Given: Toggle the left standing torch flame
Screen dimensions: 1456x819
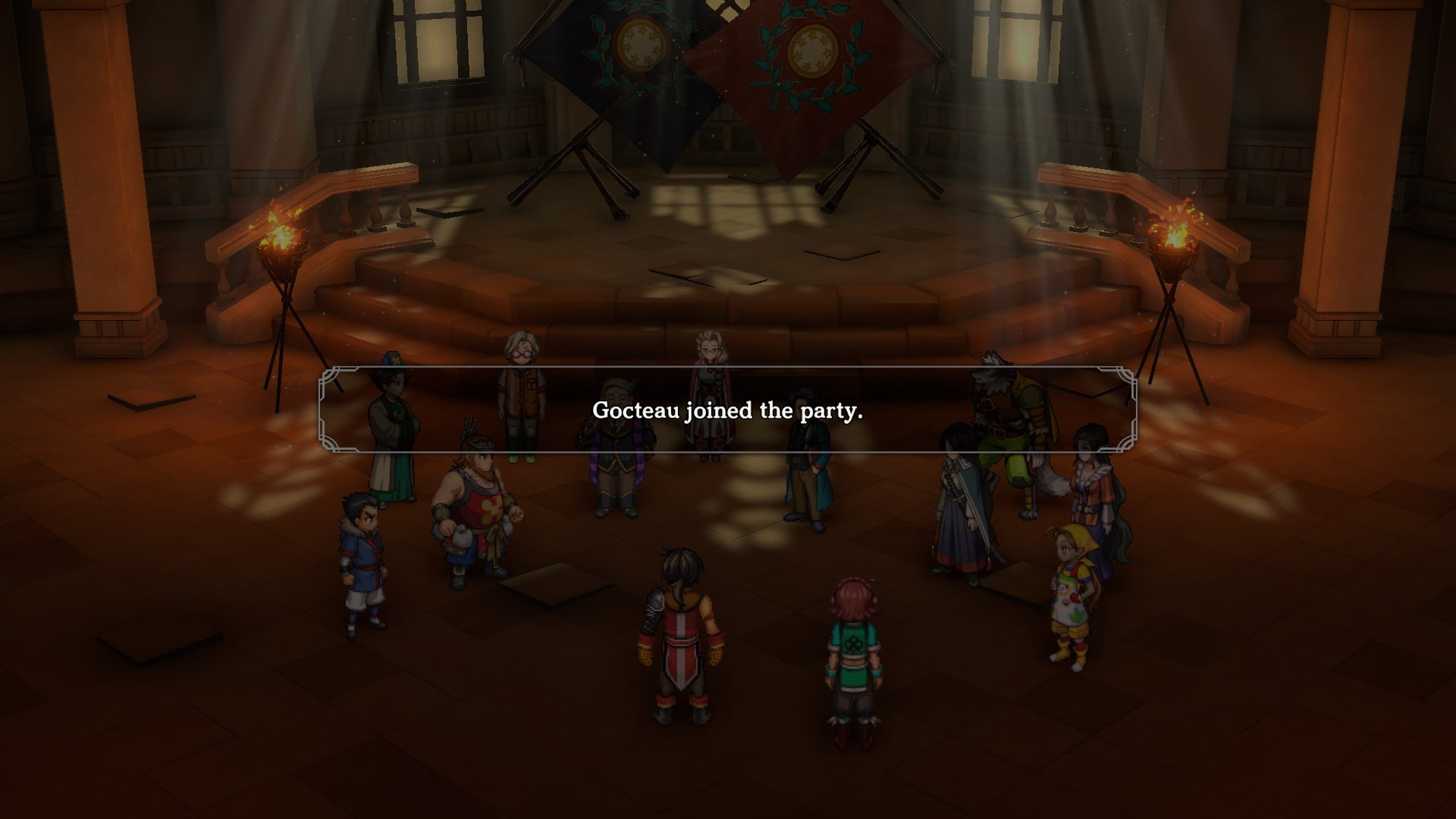Looking at the screenshot, I should click(282, 235).
